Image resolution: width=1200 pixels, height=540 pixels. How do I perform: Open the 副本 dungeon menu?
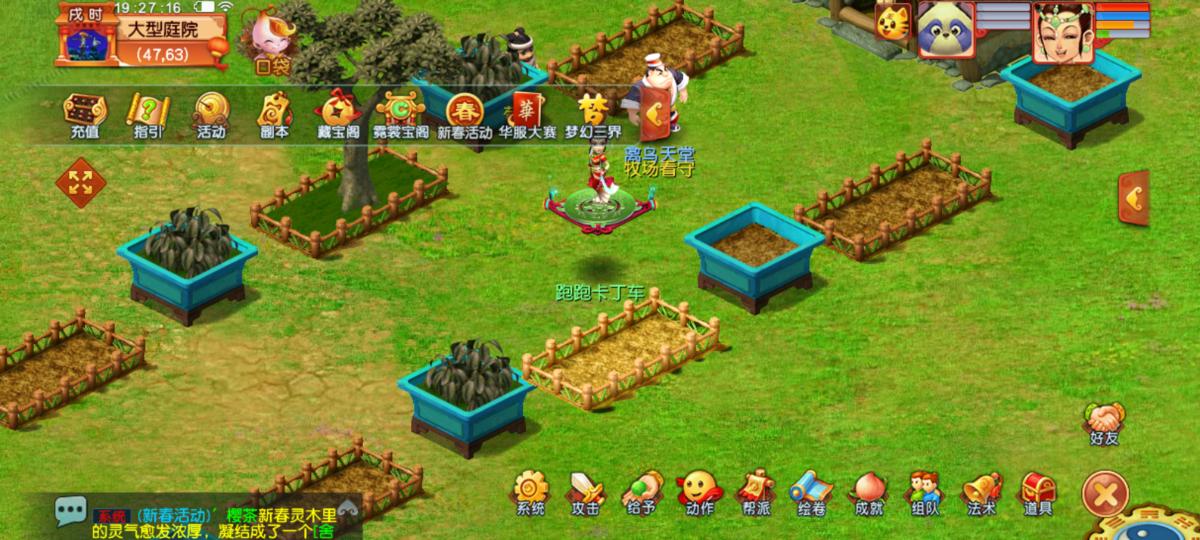274,113
